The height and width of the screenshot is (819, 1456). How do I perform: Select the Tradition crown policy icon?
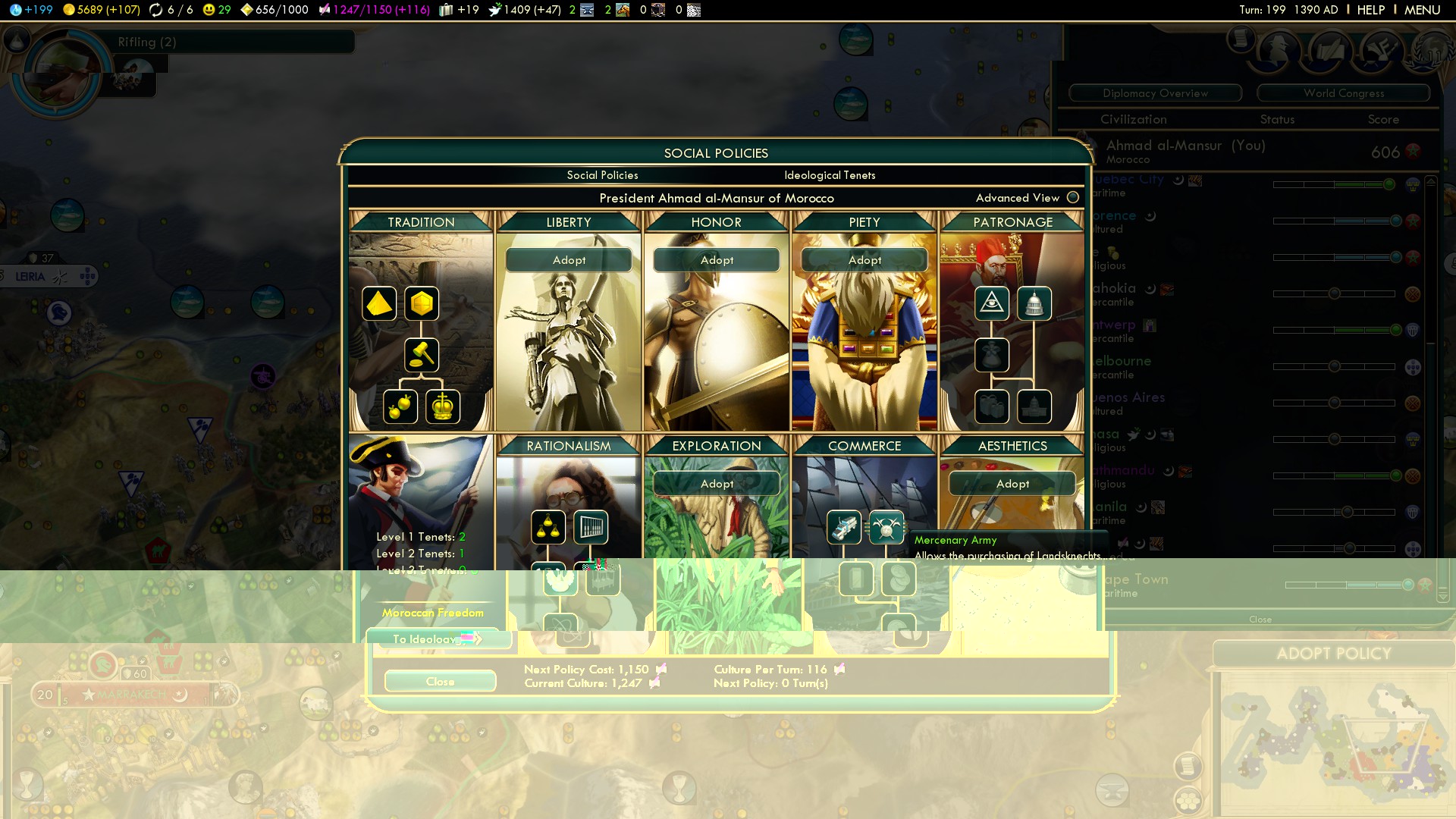[x=443, y=406]
